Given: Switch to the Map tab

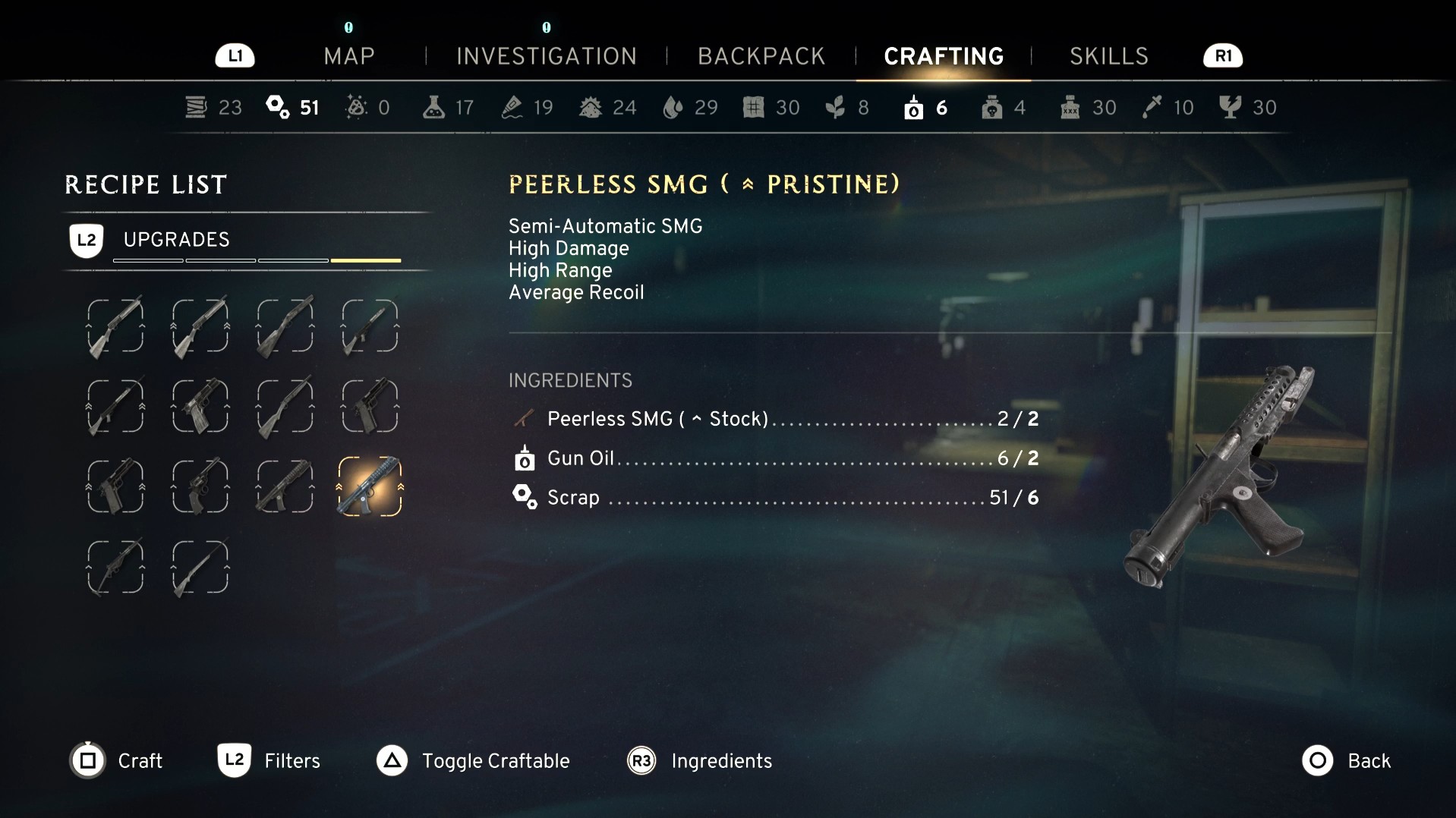Looking at the screenshot, I should coord(348,56).
